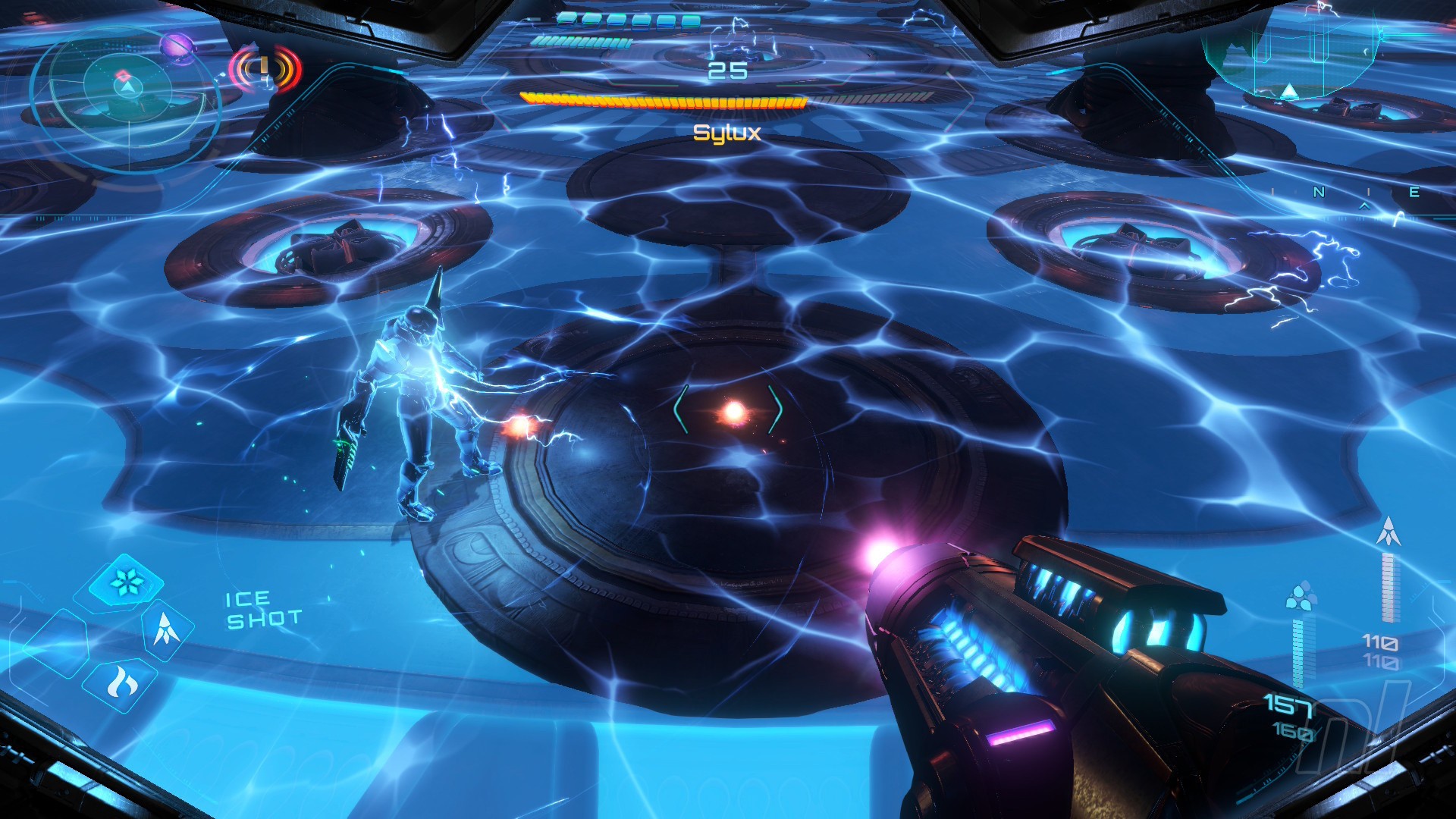Click the red enemy marker on the radar

click(x=122, y=76)
